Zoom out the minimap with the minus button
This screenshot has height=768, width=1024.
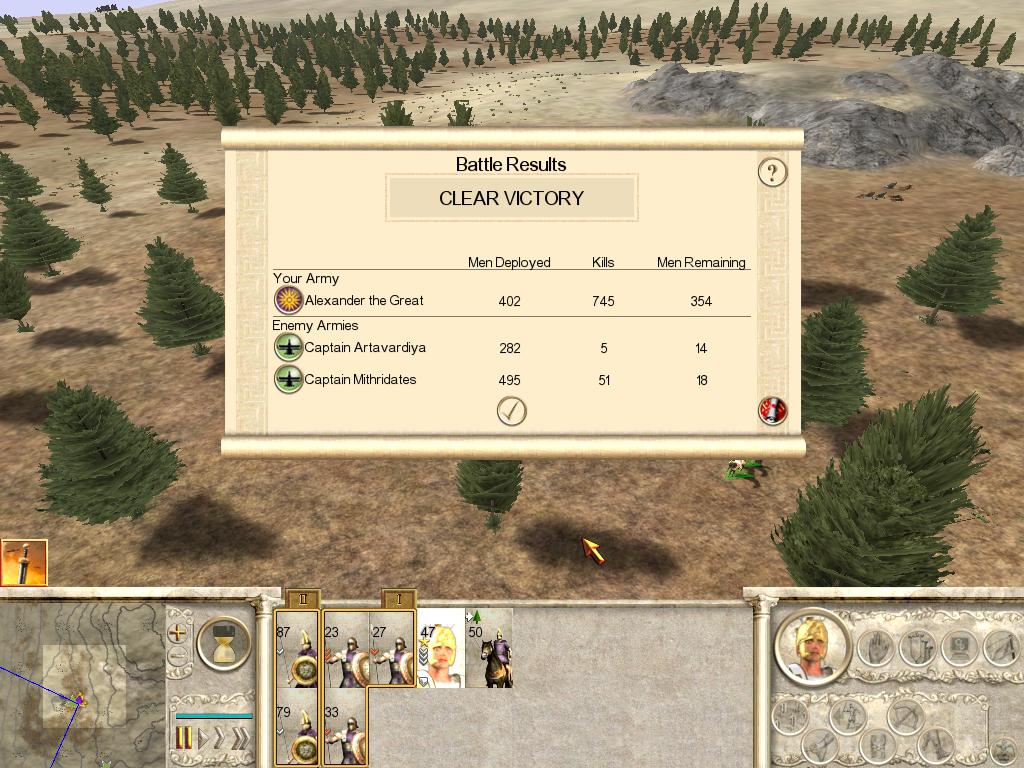(x=177, y=656)
